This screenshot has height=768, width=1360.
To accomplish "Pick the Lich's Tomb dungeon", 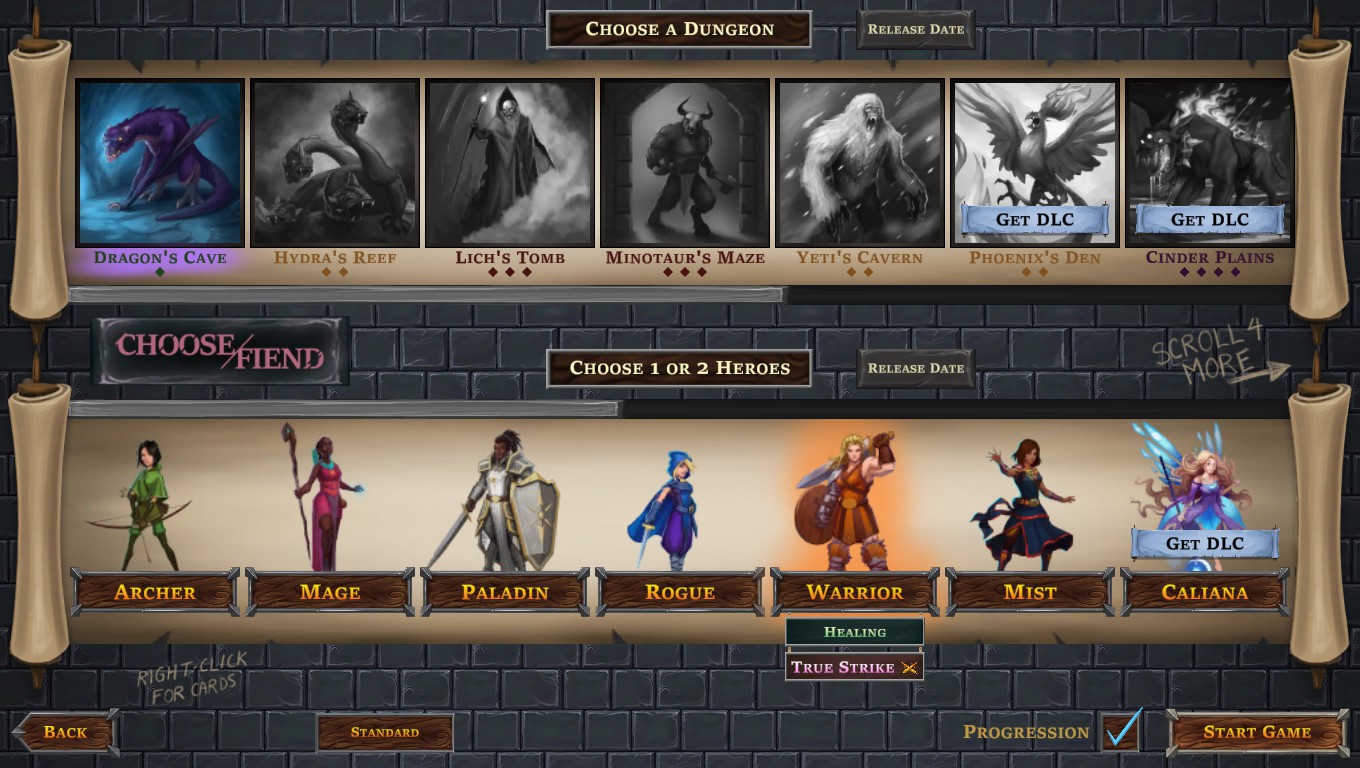I will [510, 163].
